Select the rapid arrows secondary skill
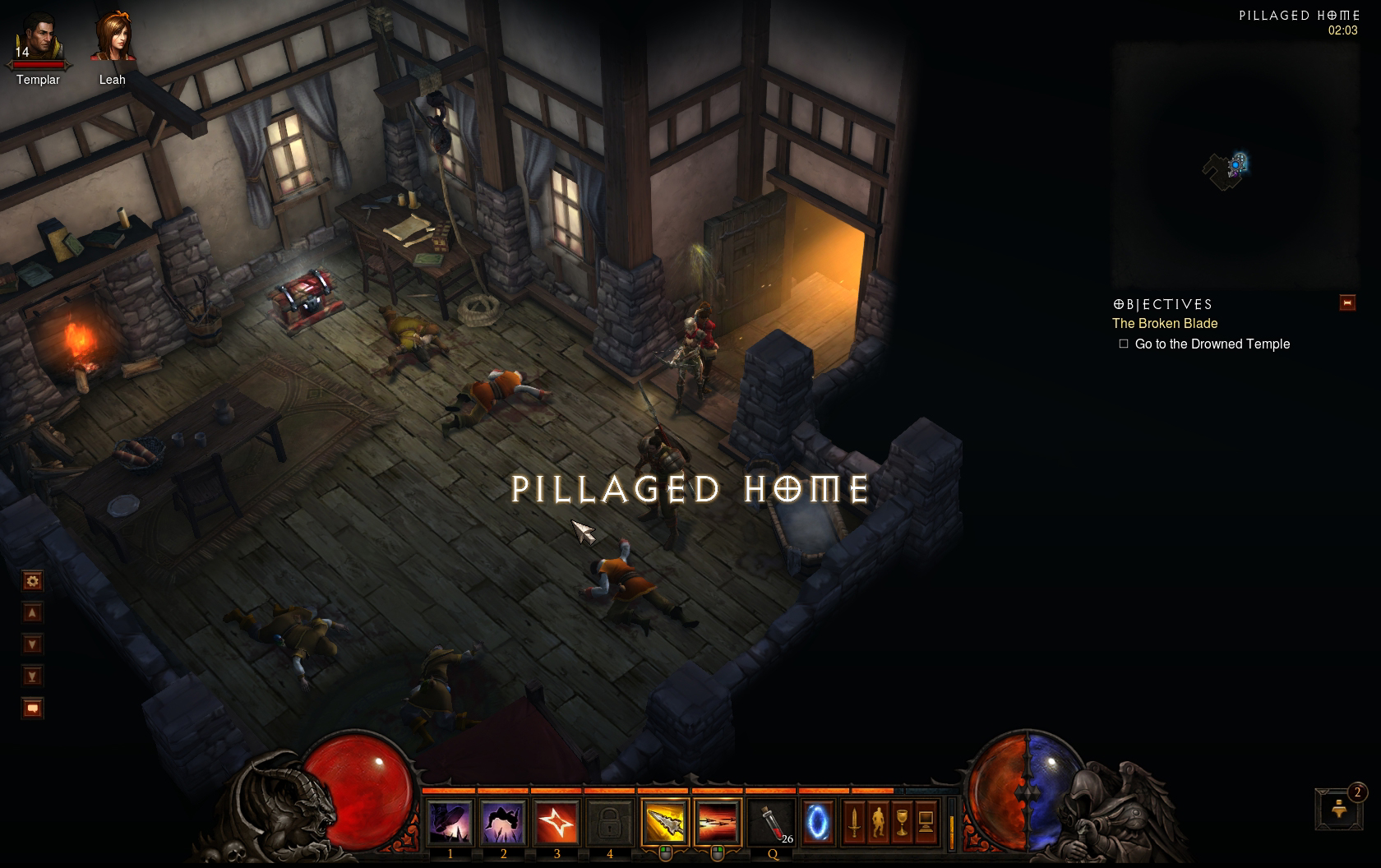Viewport: 1381px width, 868px height. coord(717,822)
